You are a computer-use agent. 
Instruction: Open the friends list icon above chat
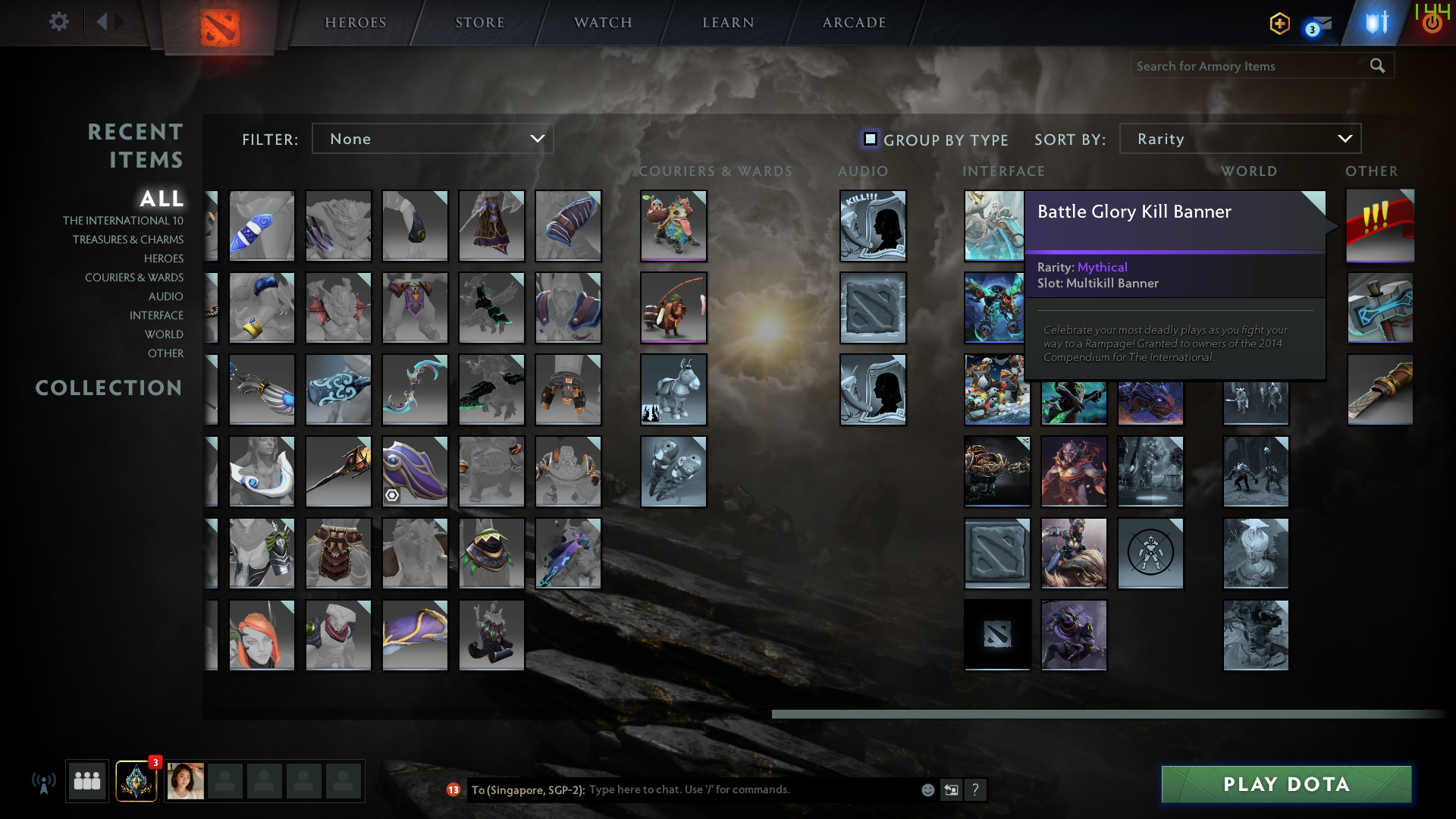pos(86,781)
